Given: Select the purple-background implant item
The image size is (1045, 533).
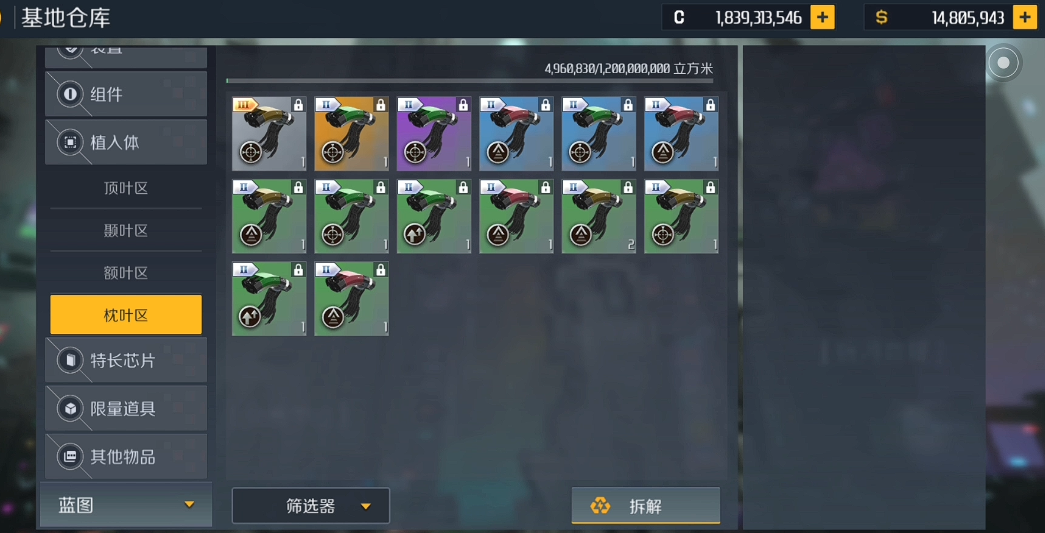Looking at the screenshot, I should tap(434, 134).
